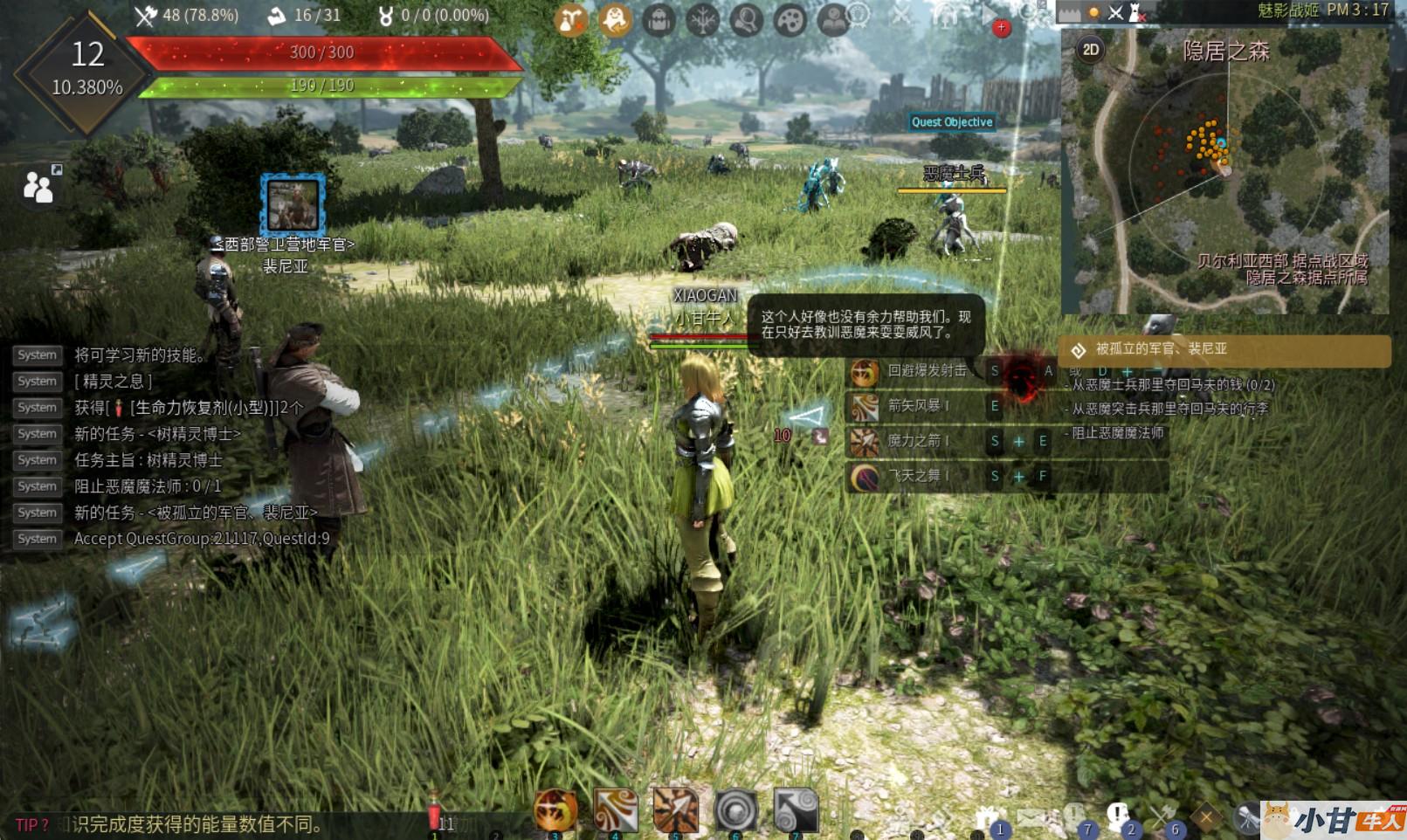Activate the orange fire burst quickslot skill
This screenshot has width=1407, height=840.
click(555, 810)
